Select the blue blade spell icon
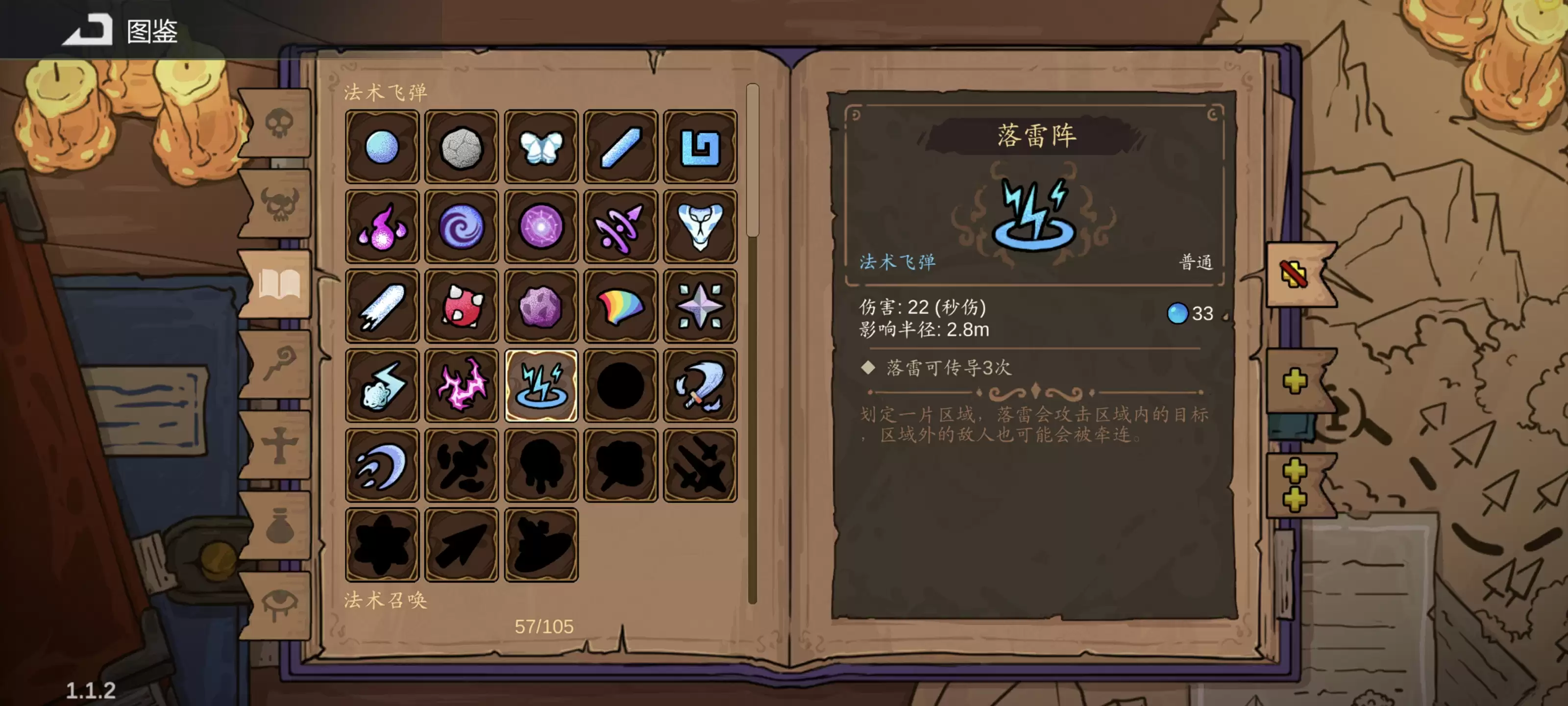Screen dimensions: 1568x706 pyautogui.click(x=621, y=146)
